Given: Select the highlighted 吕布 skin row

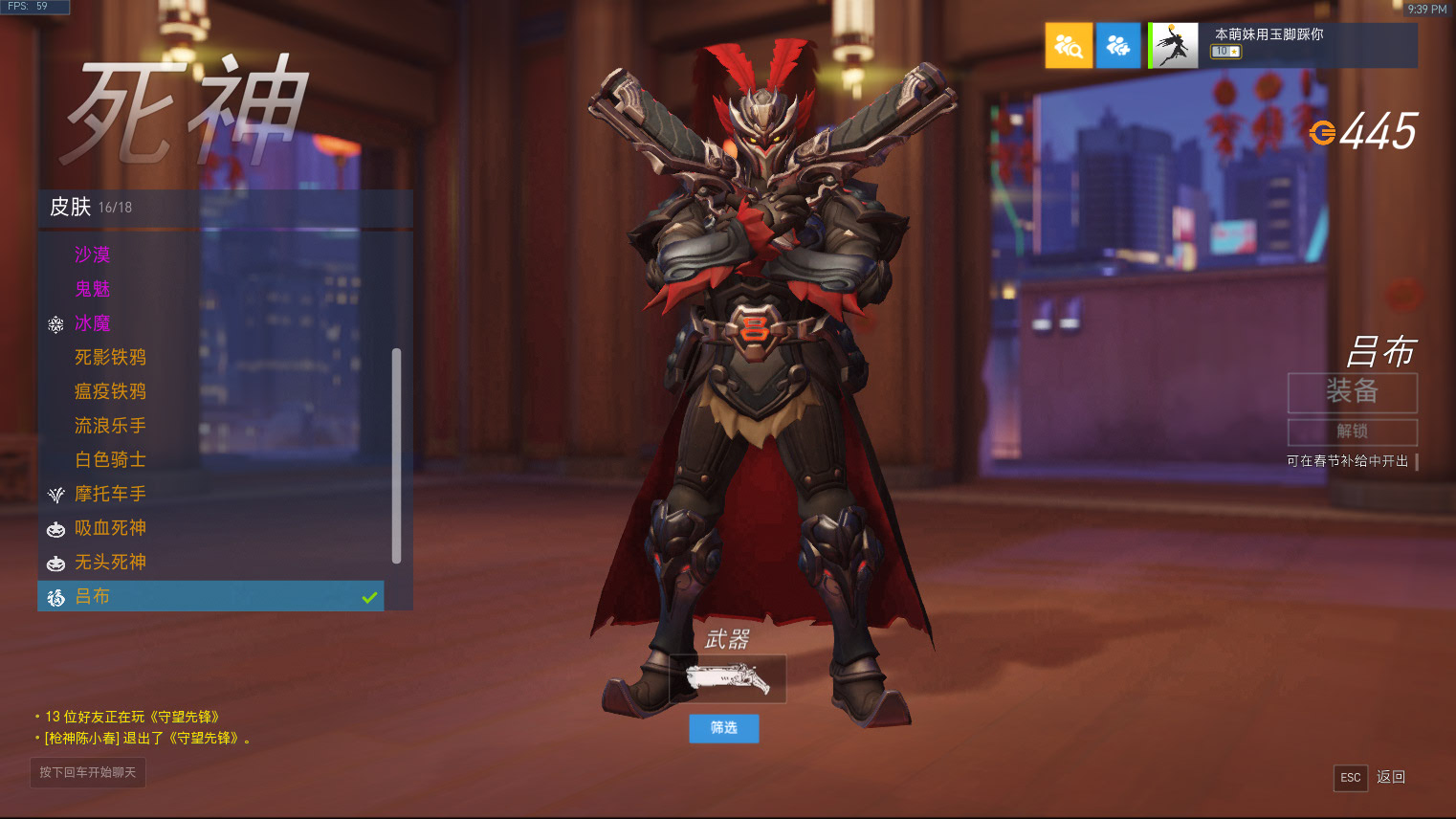Looking at the screenshot, I should click(210, 597).
